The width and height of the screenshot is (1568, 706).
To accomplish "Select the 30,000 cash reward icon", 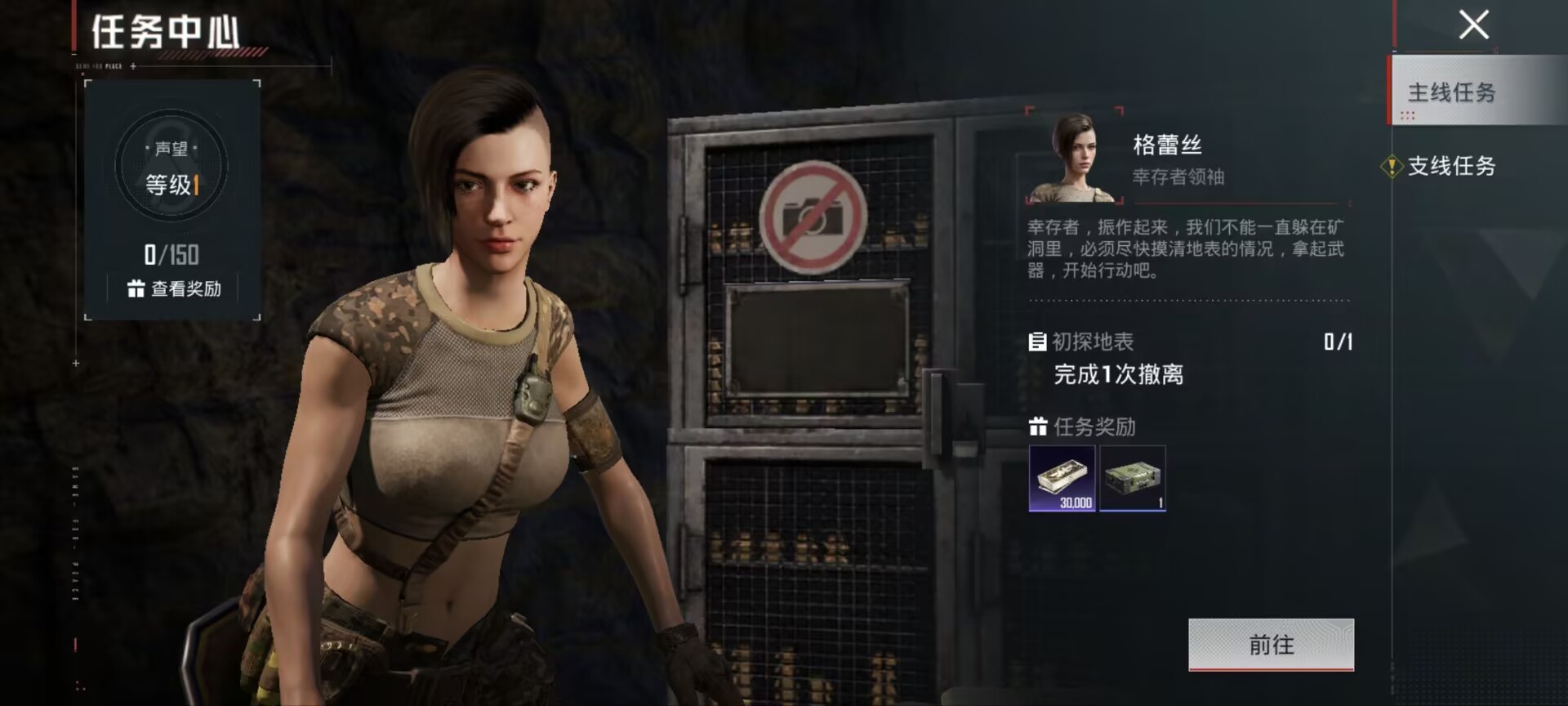I will pos(1062,479).
